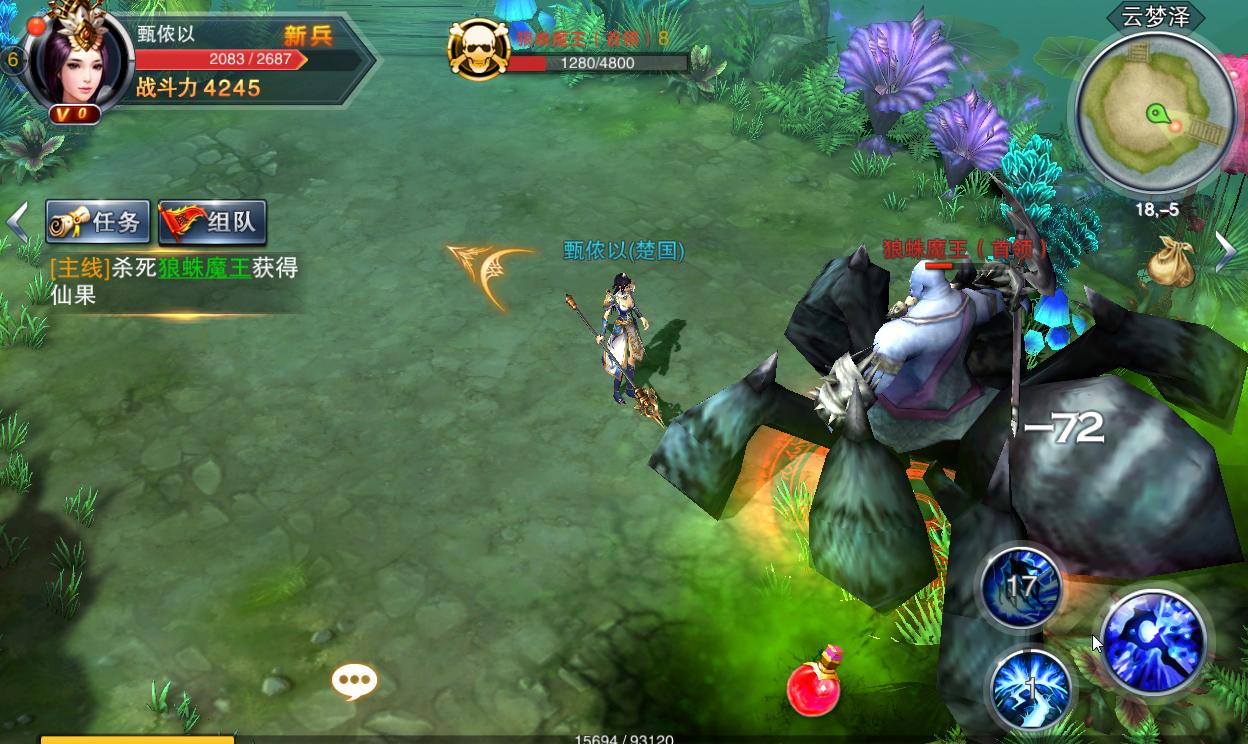Click the V0 VIP badge
This screenshot has width=1248, height=744.
coord(74,114)
